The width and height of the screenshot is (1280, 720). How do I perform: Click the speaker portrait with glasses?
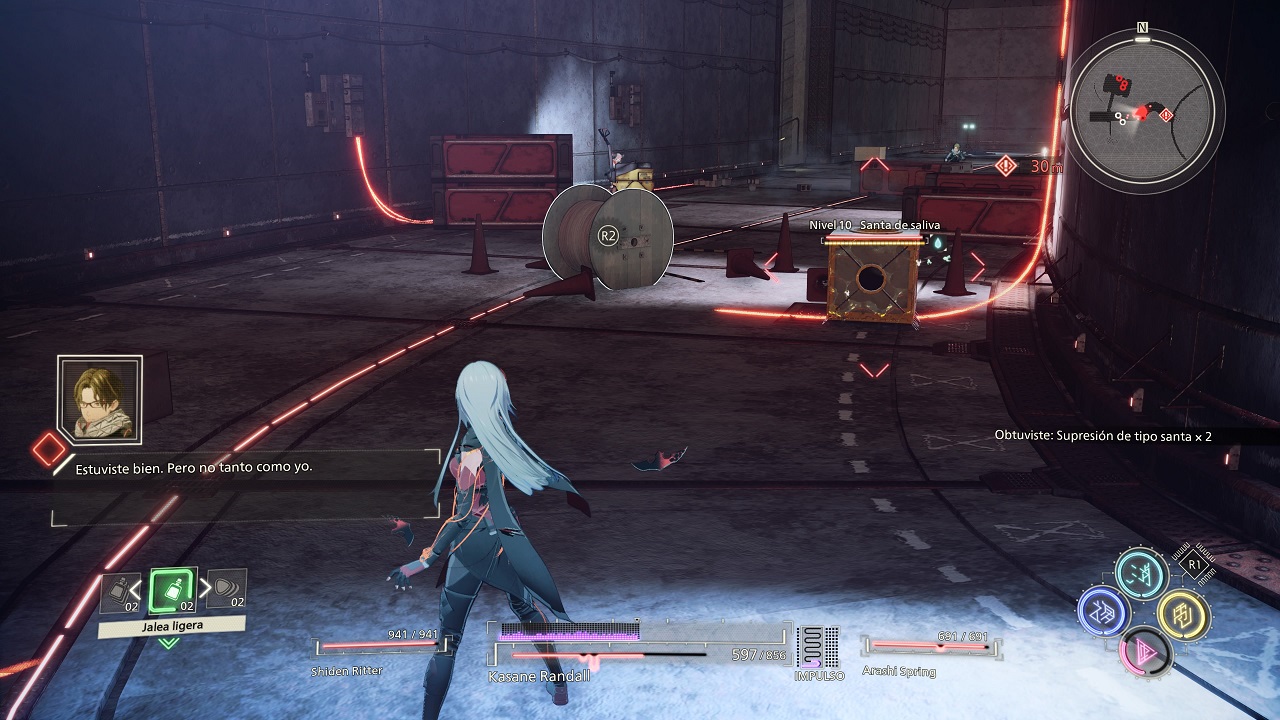point(100,398)
